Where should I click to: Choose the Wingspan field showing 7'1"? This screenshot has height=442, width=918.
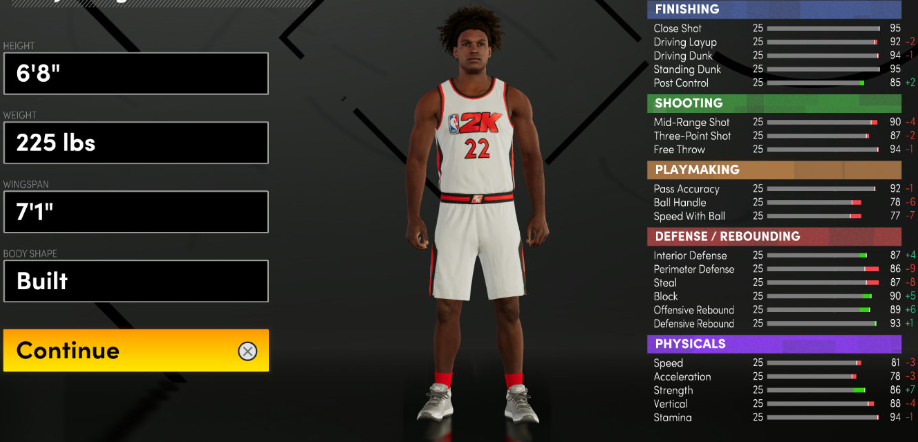[135, 212]
